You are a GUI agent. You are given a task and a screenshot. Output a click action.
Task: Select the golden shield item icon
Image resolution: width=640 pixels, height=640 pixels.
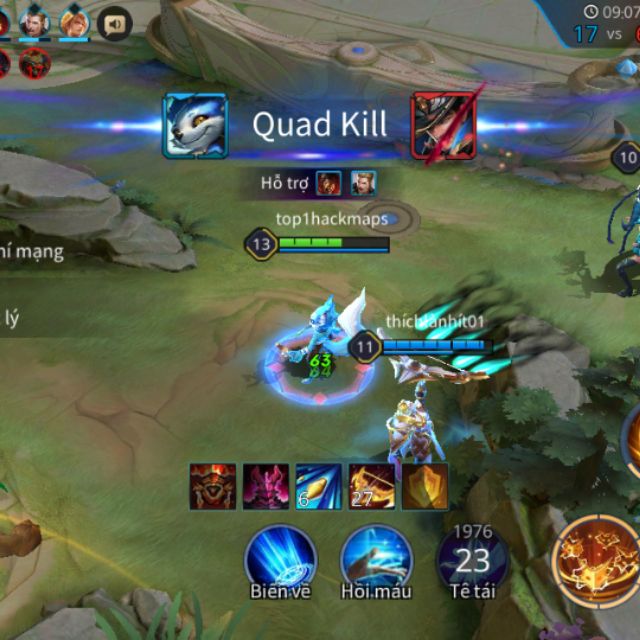[x=425, y=487]
